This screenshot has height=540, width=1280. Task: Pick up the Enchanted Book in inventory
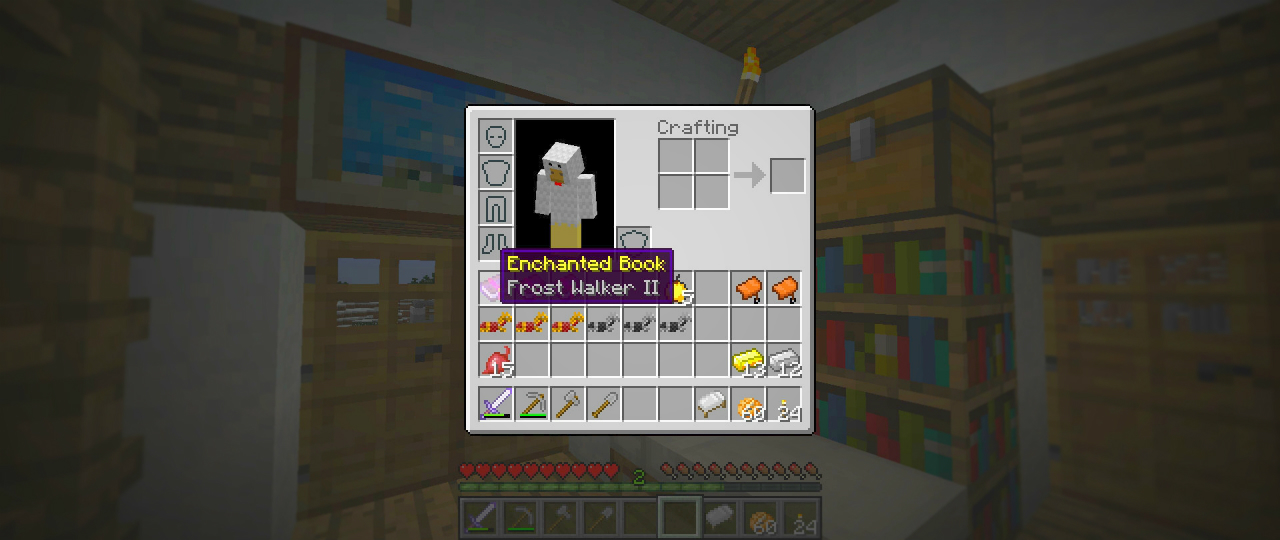click(x=496, y=289)
